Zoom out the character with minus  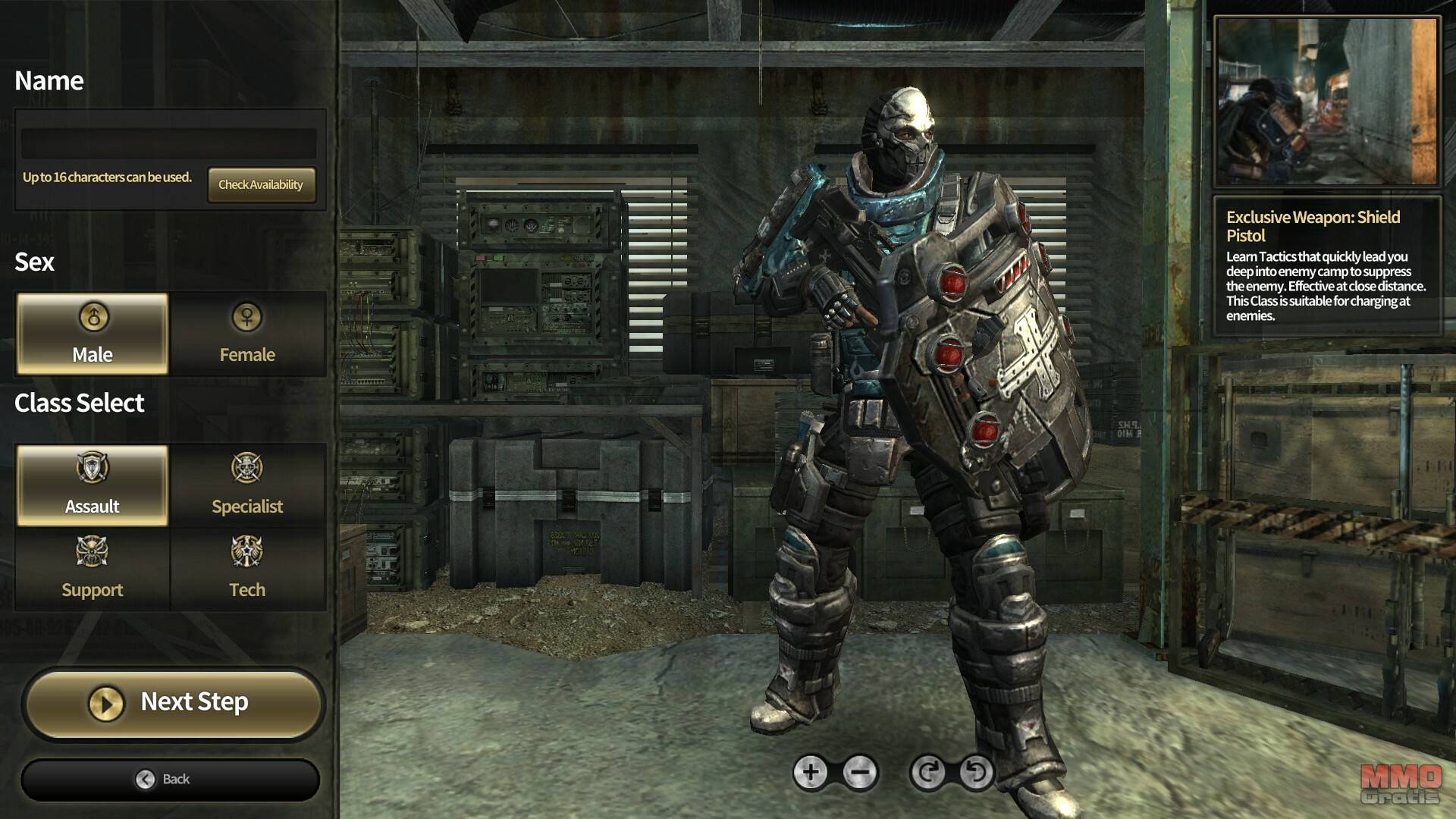[860, 773]
